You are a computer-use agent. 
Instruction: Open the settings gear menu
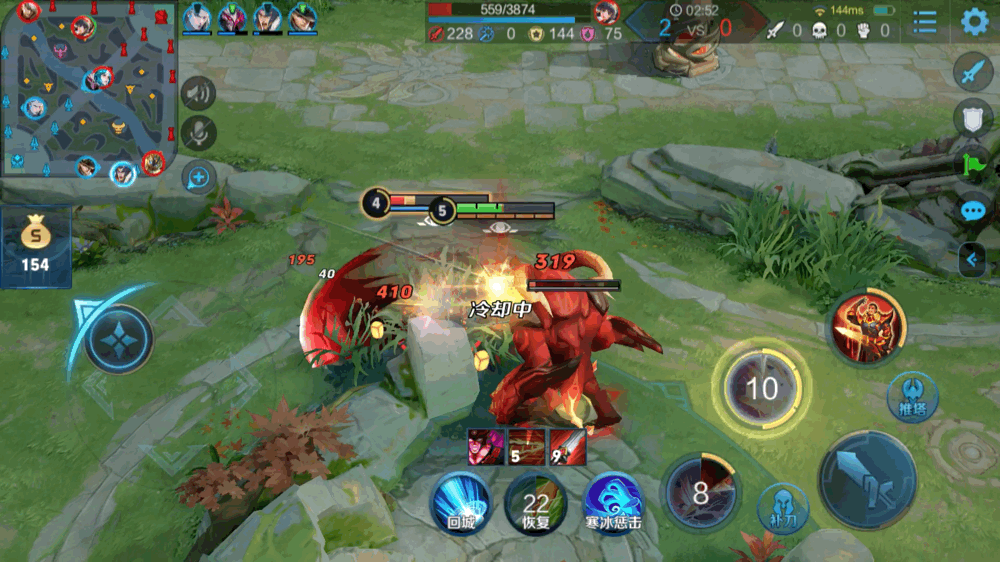(x=974, y=22)
